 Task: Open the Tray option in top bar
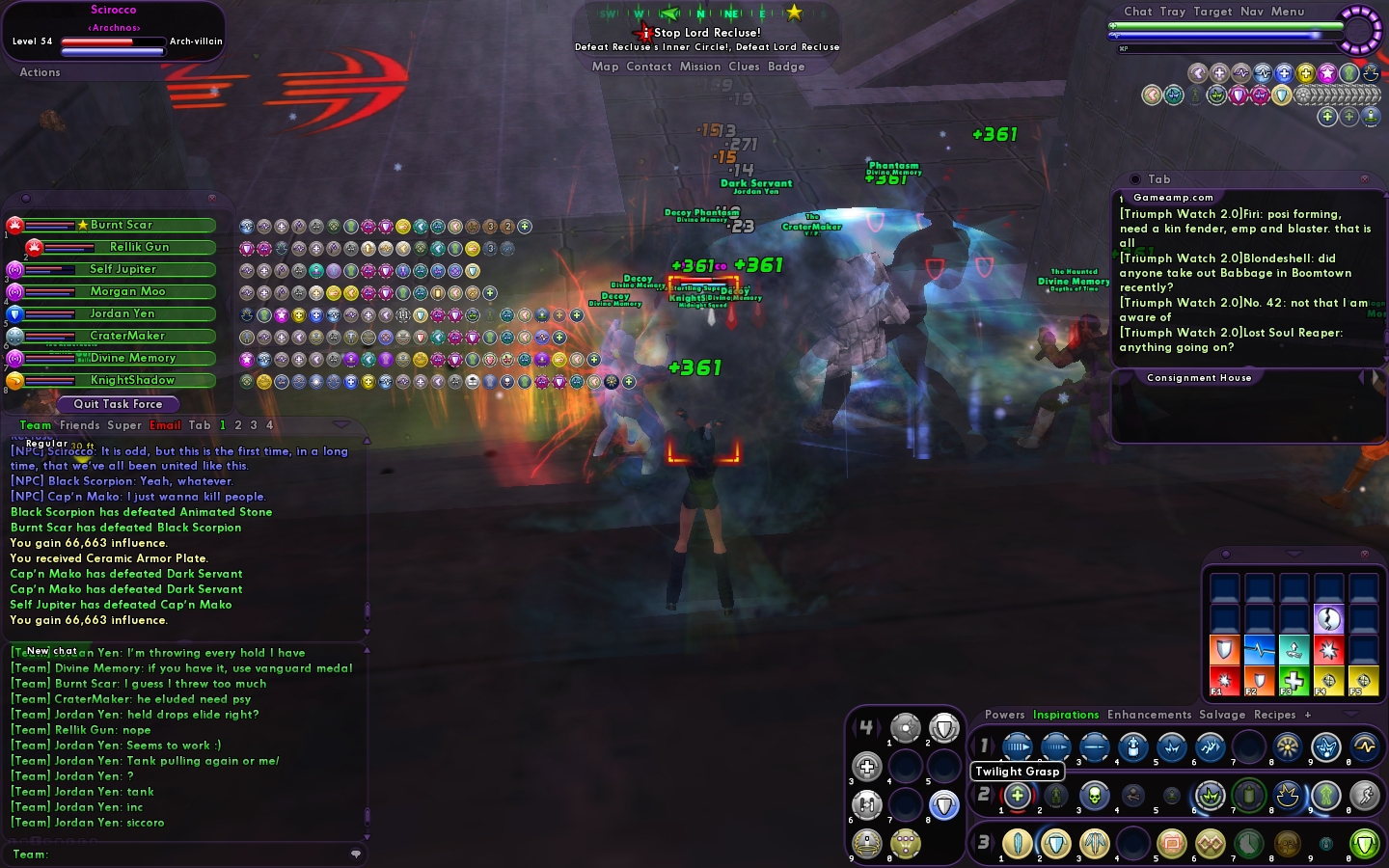click(x=1172, y=12)
